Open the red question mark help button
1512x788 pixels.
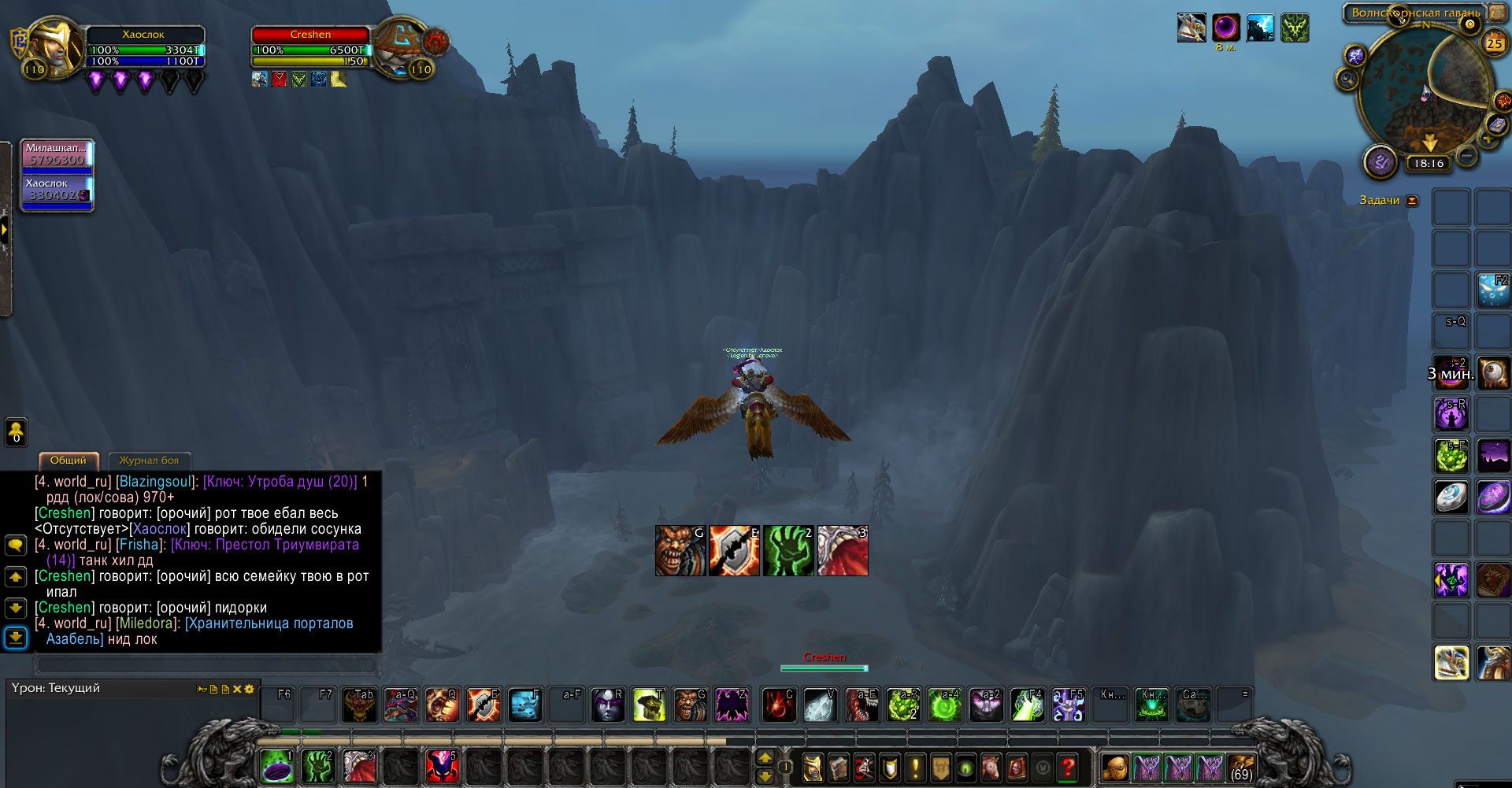point(1068,767)
